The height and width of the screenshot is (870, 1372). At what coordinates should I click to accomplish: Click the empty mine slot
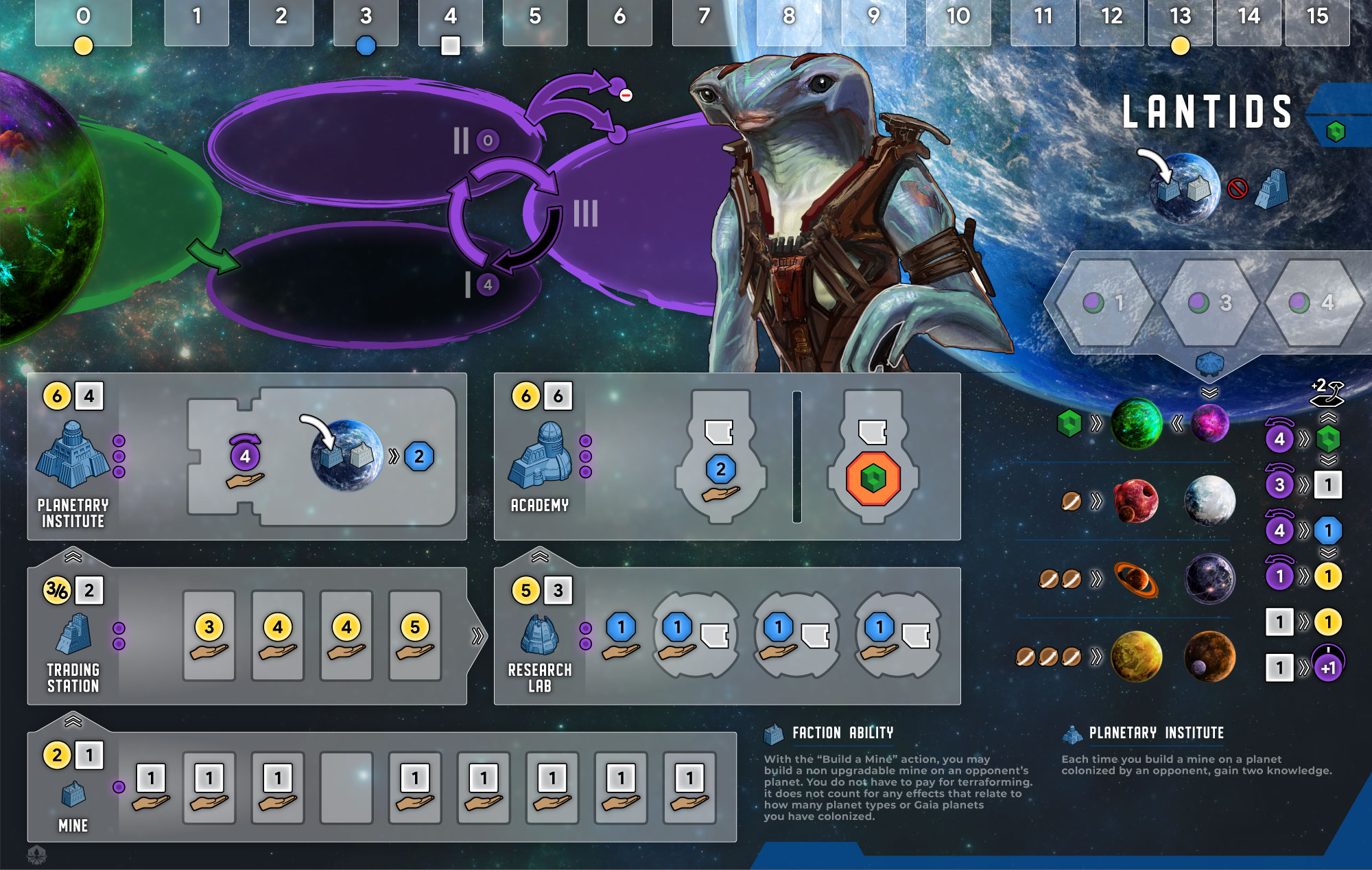pos(346,788)
